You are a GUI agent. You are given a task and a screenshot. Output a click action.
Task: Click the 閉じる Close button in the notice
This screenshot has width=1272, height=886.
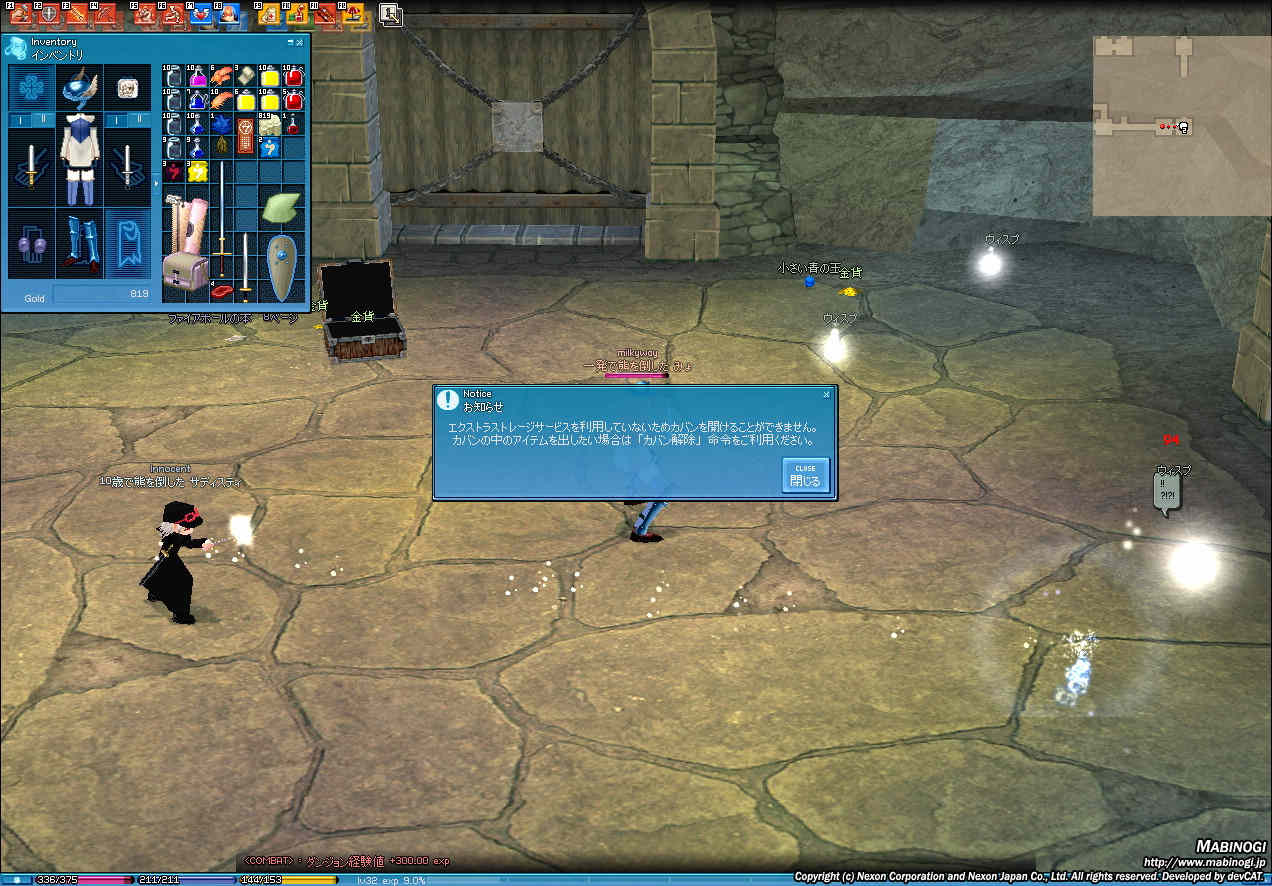click(x=805, y=476)
